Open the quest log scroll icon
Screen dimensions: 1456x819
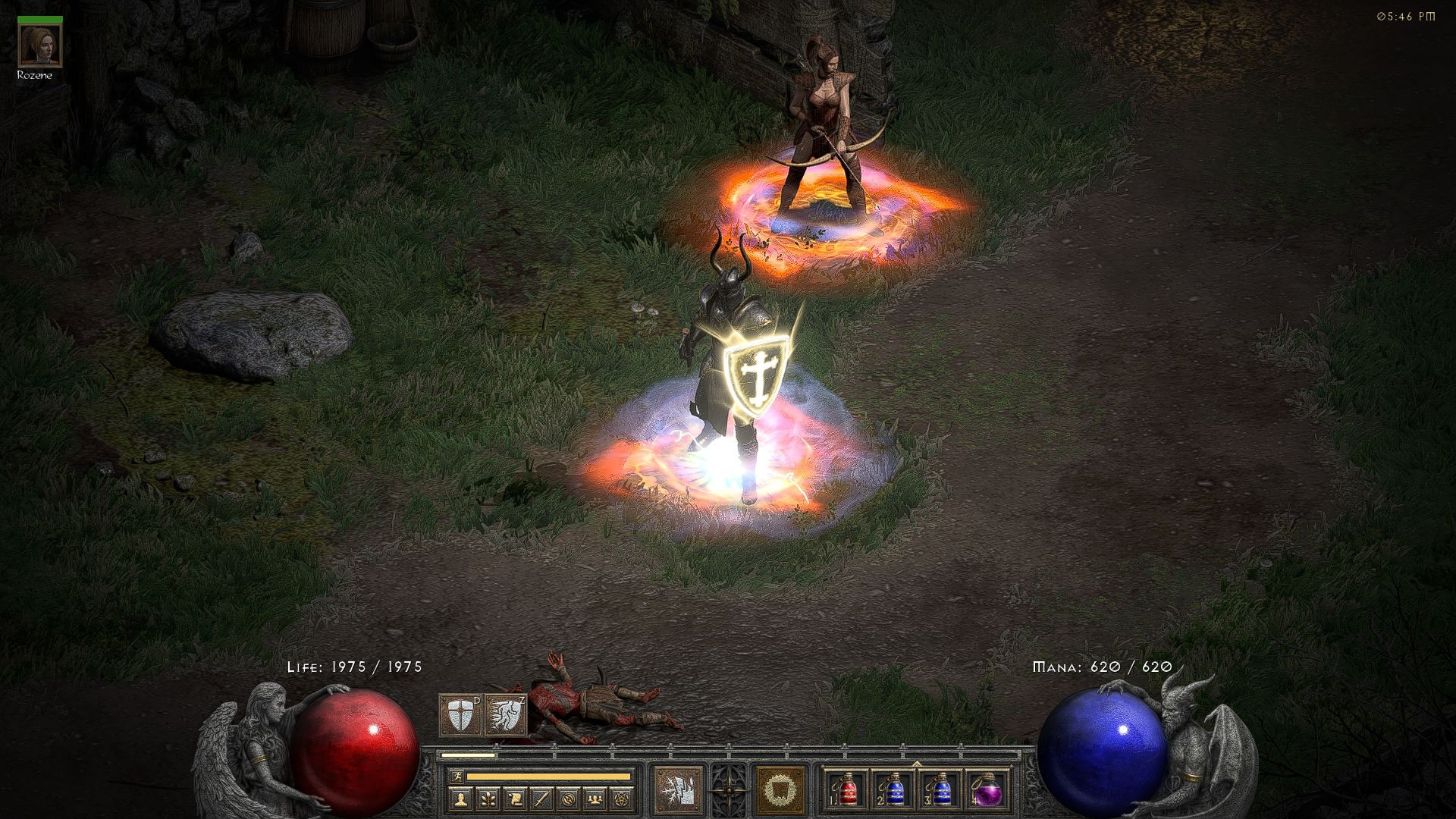[513, 799]
